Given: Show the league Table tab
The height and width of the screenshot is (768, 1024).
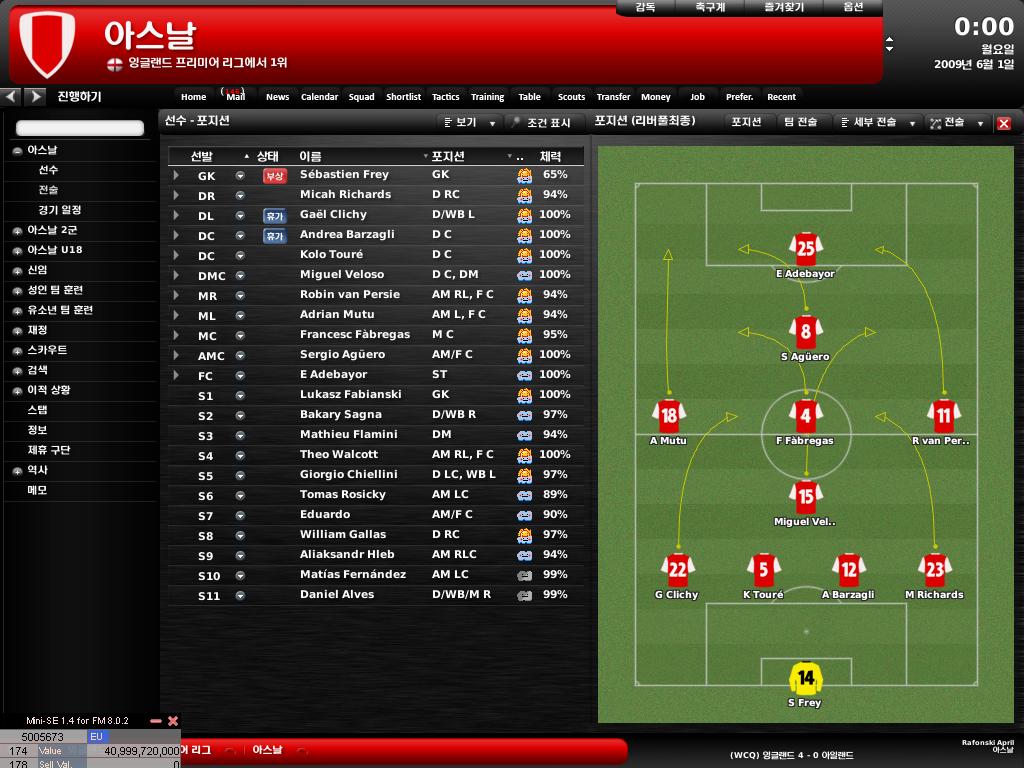Looking at the screenshot, I should point(529,97).
